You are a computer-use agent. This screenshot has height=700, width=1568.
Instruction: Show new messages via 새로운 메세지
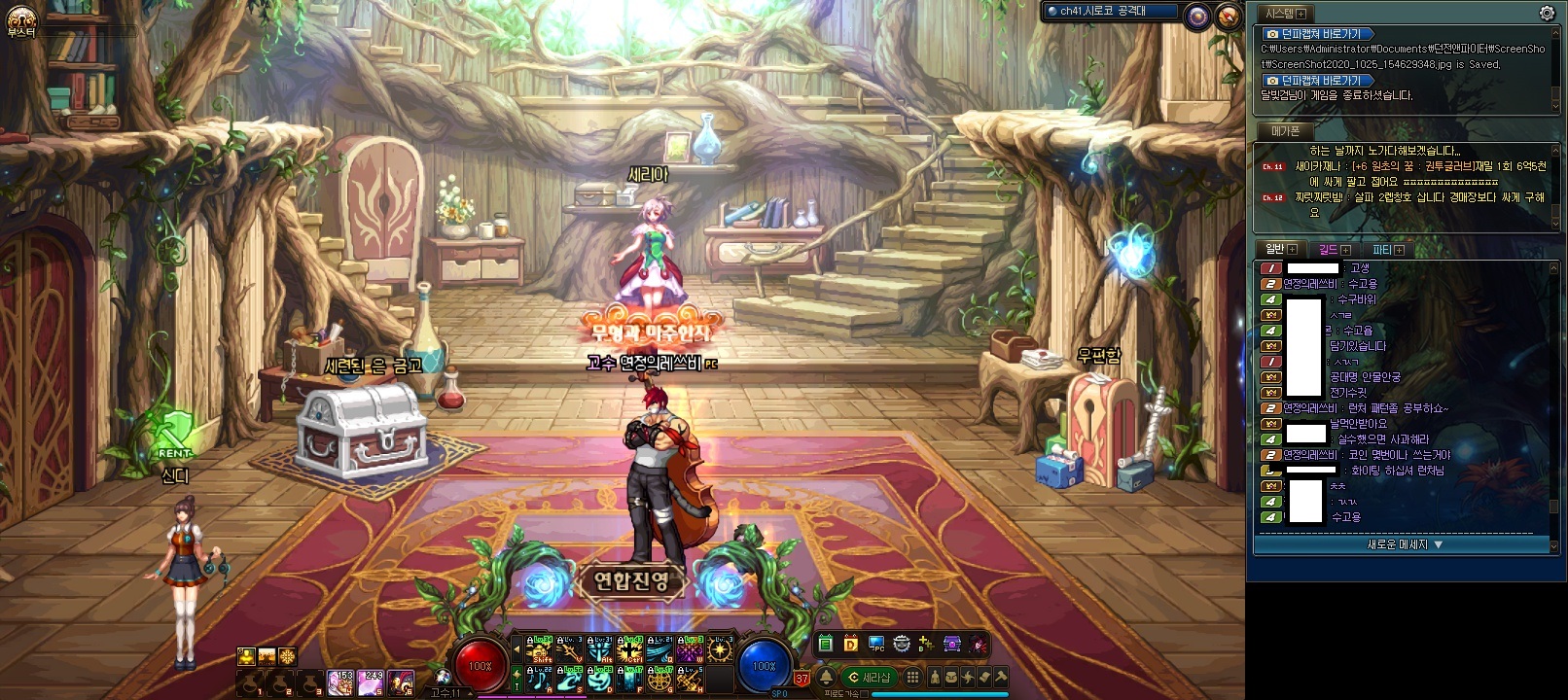pyautogui.click(x=1405, y=545)
